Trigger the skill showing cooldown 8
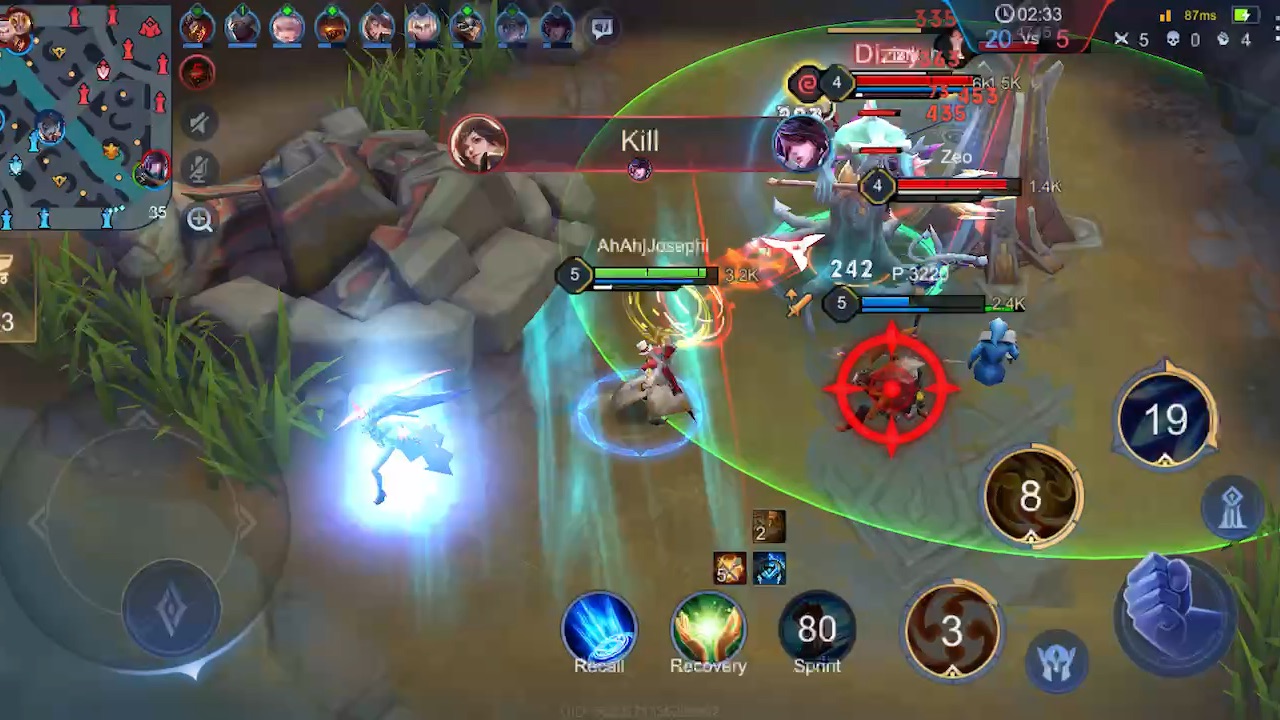Image resolution: width=1280 pixels, height=720 pixels. (x=1031, y=497)
